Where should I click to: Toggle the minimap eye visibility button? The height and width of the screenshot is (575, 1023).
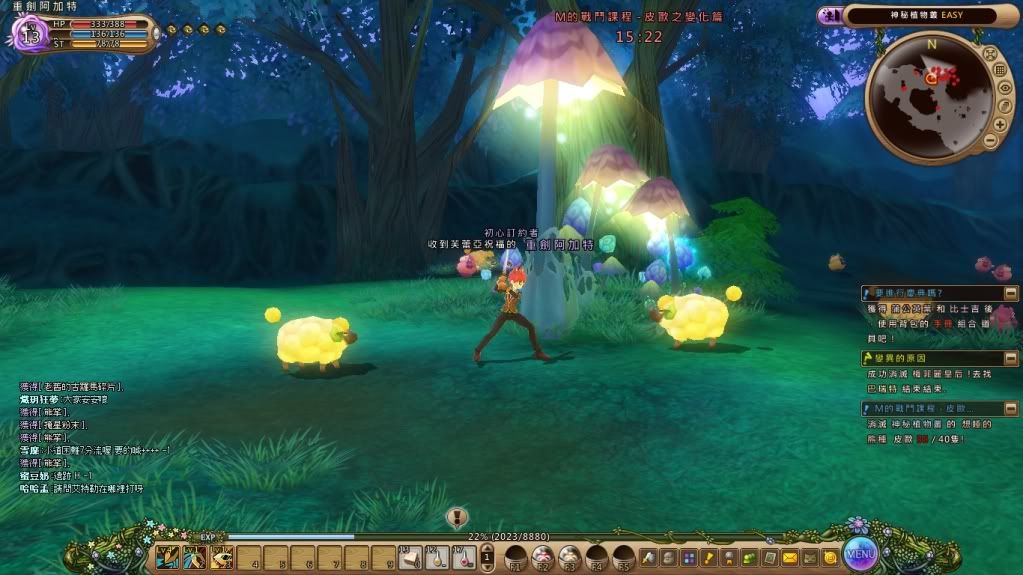(1005, 87)
